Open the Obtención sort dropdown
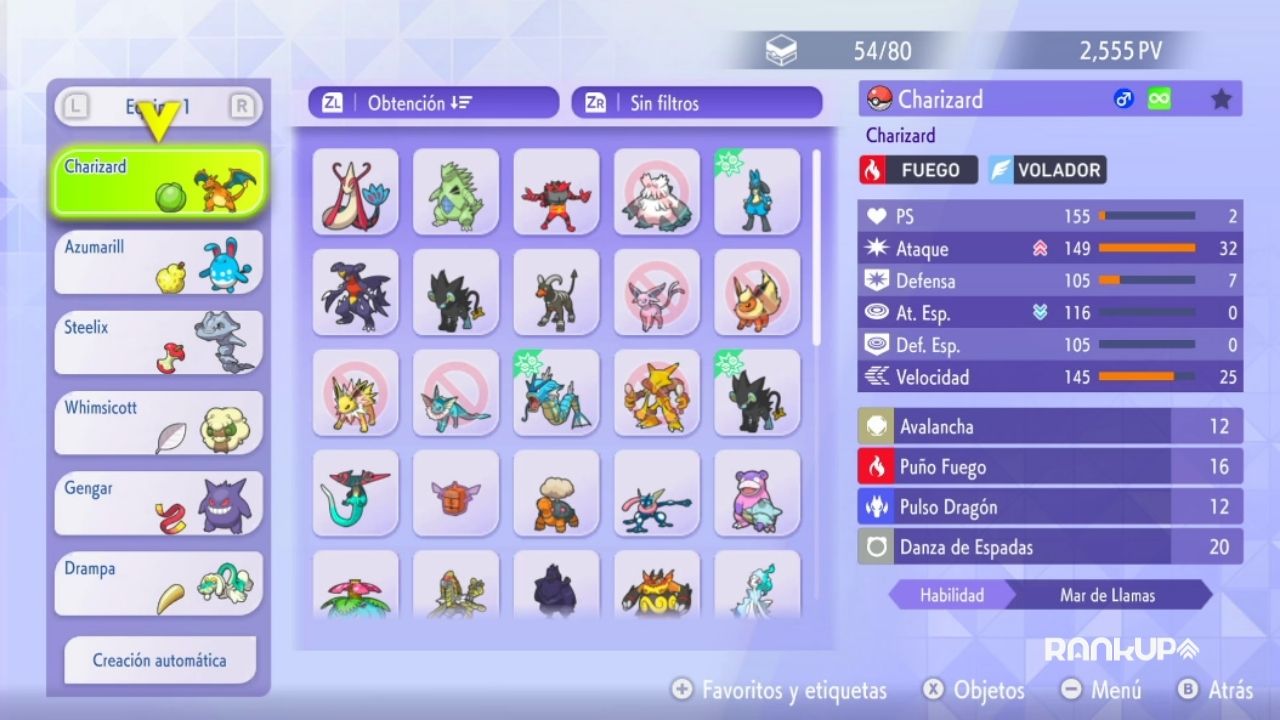 coord(433,103)
